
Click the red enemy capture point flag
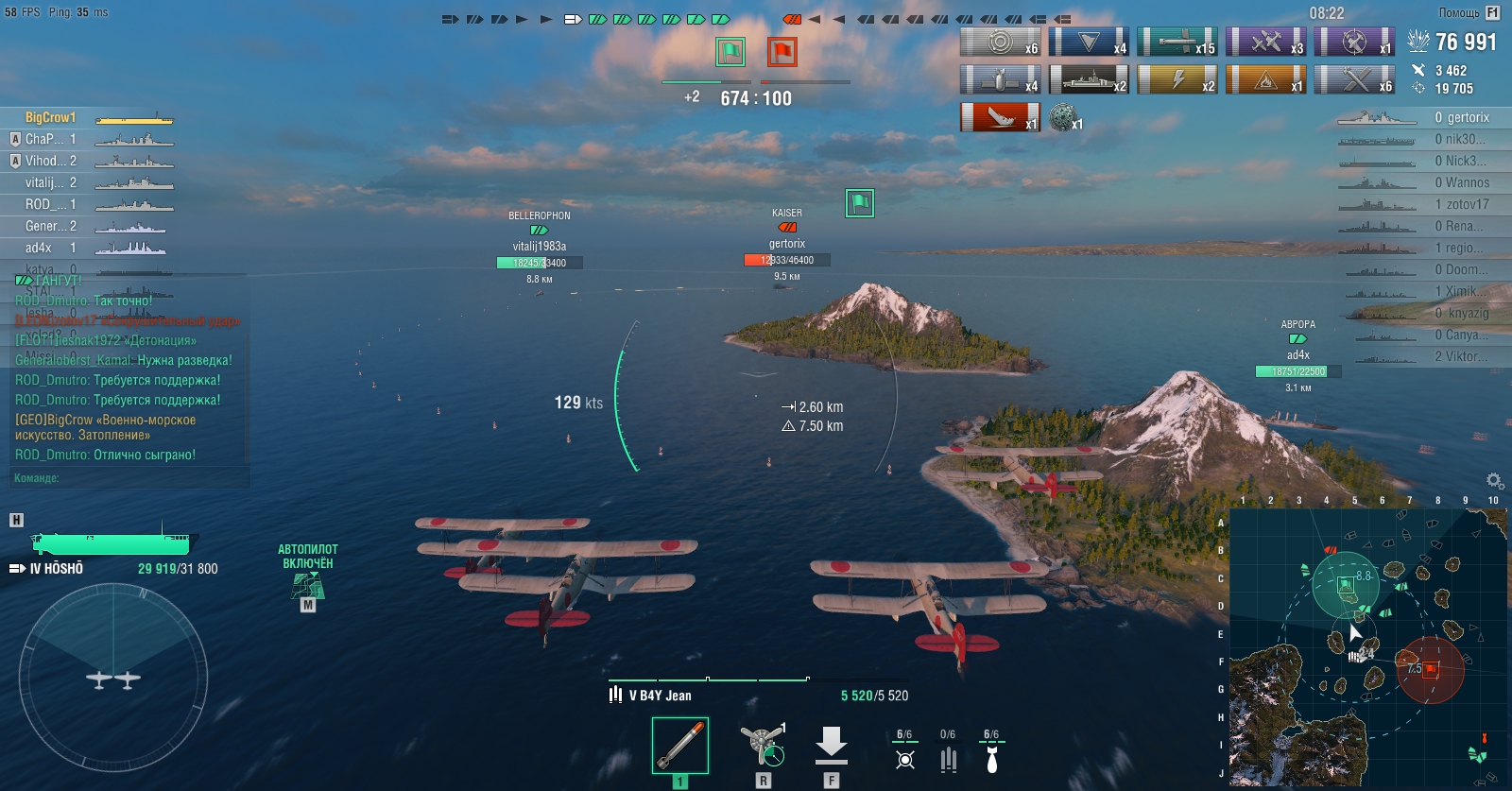pos(782,51)
